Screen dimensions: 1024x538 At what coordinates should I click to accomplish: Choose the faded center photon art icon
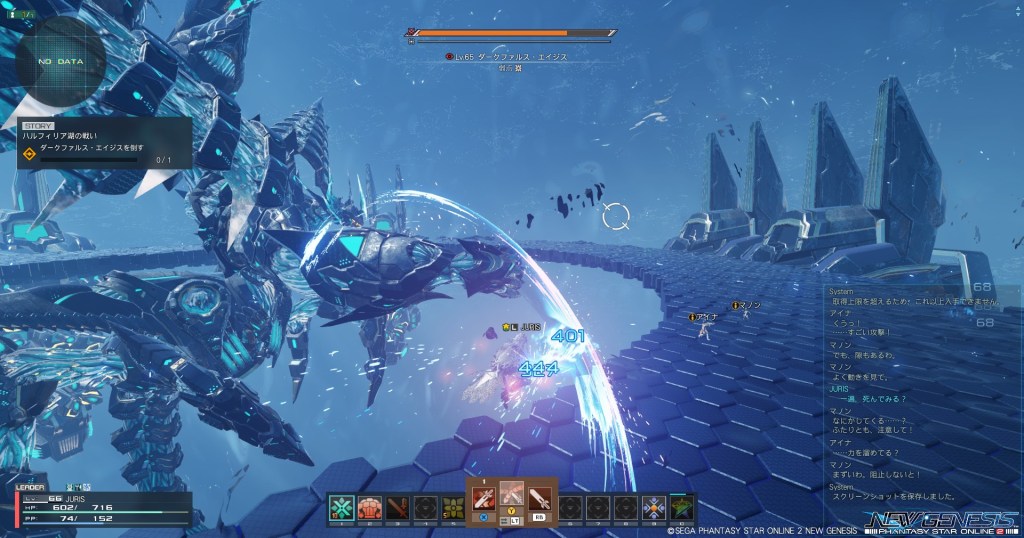512,496
